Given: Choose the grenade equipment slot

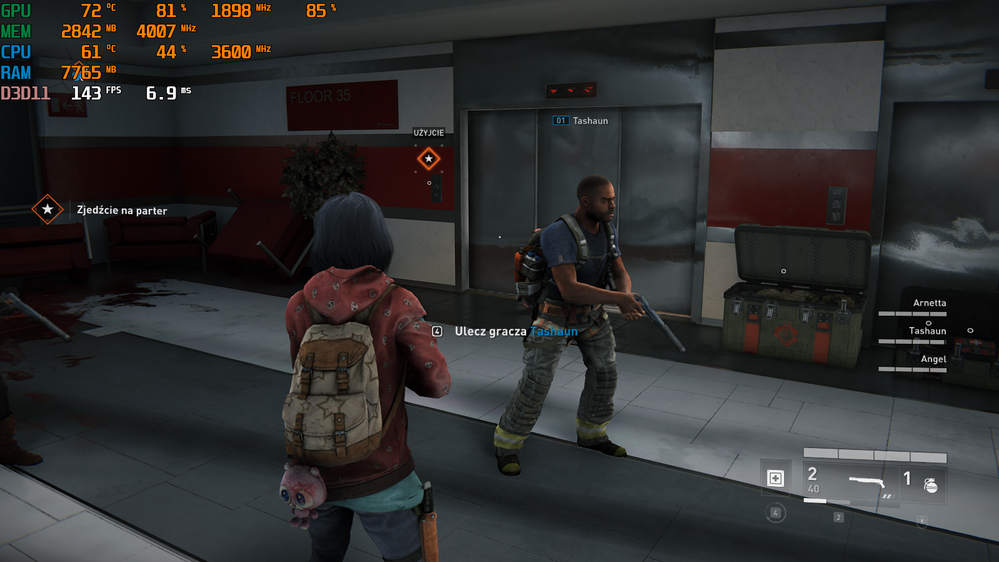Looking at the screenshot, I should point(930,483).
